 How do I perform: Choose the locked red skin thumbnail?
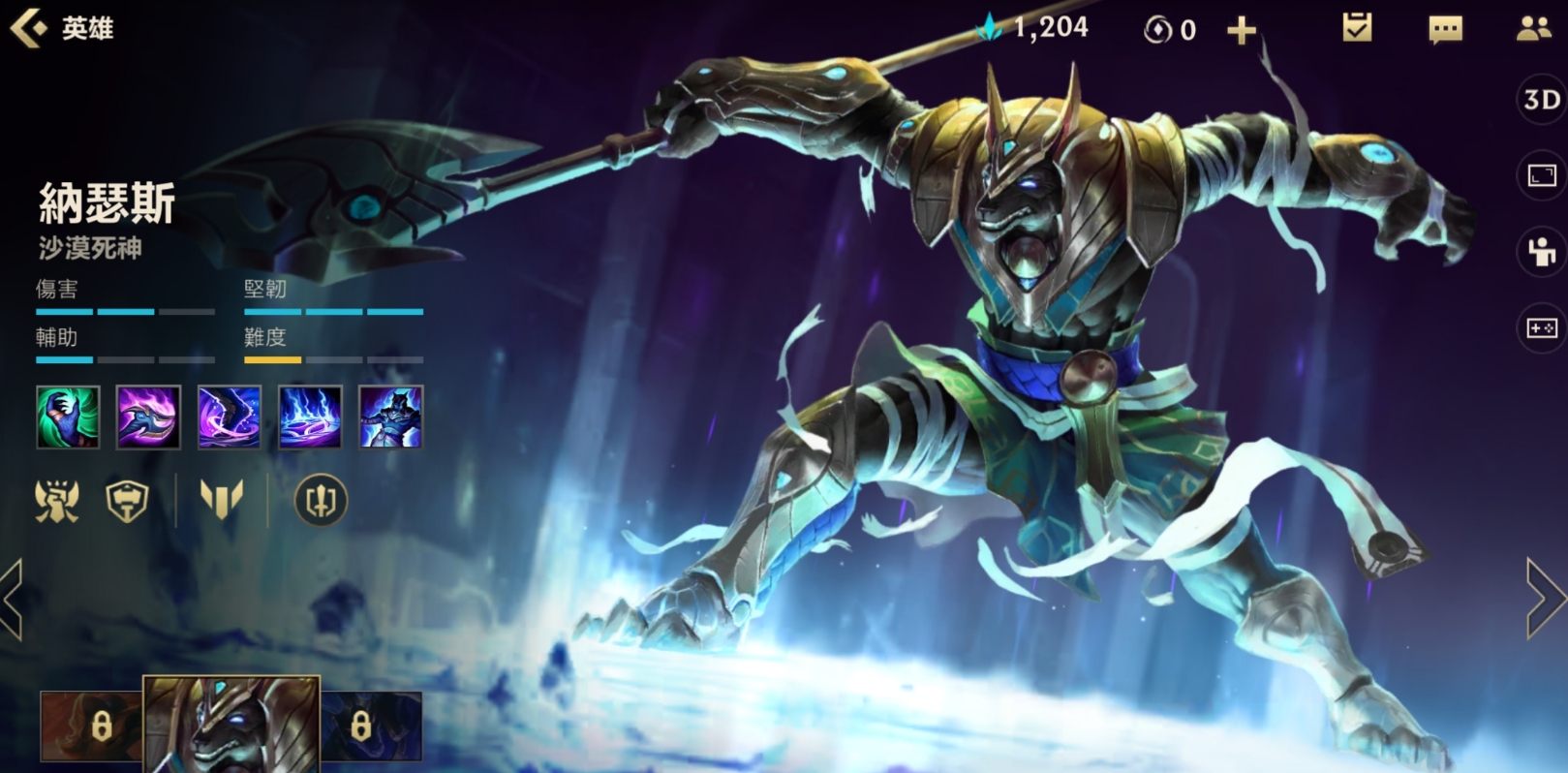(x=91, y=726)
